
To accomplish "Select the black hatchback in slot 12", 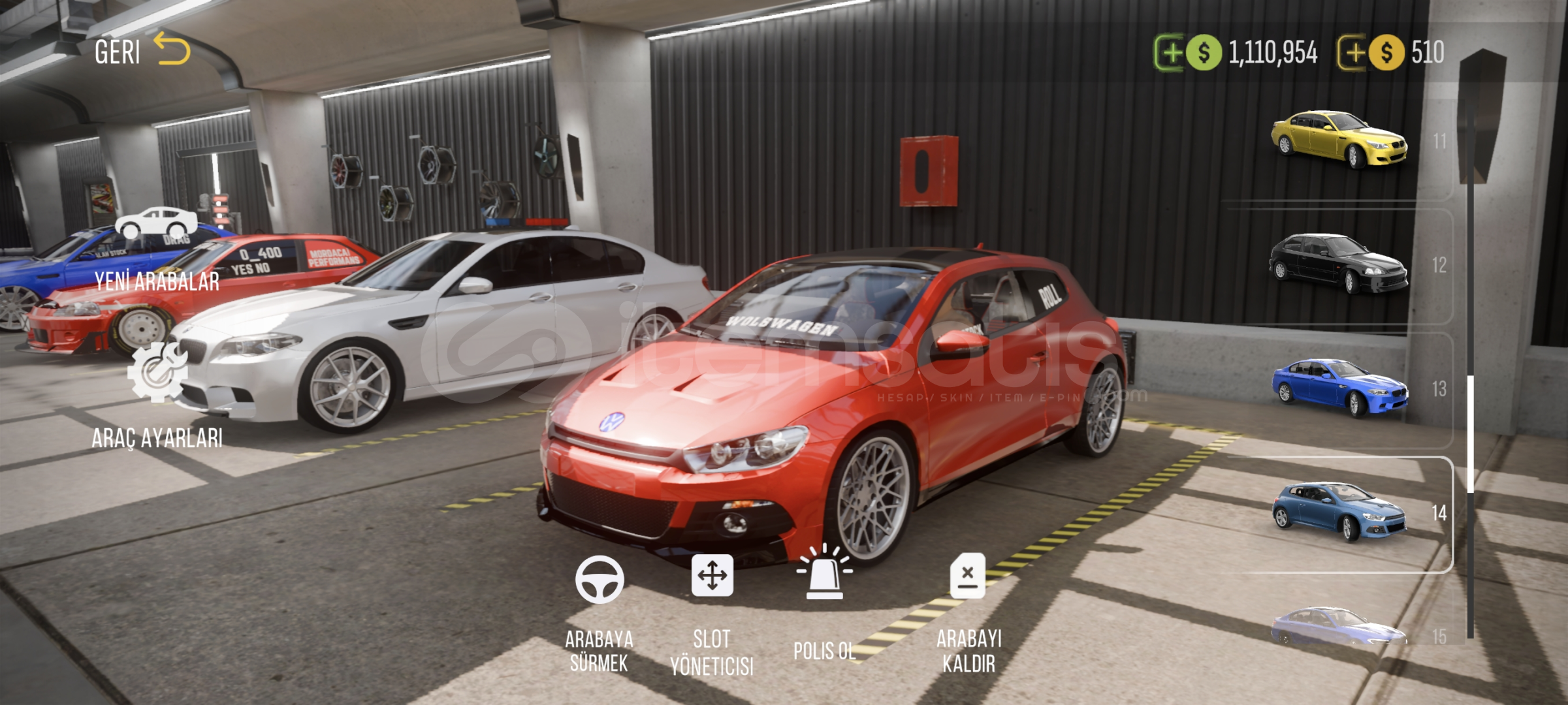I will point(1339,264).
